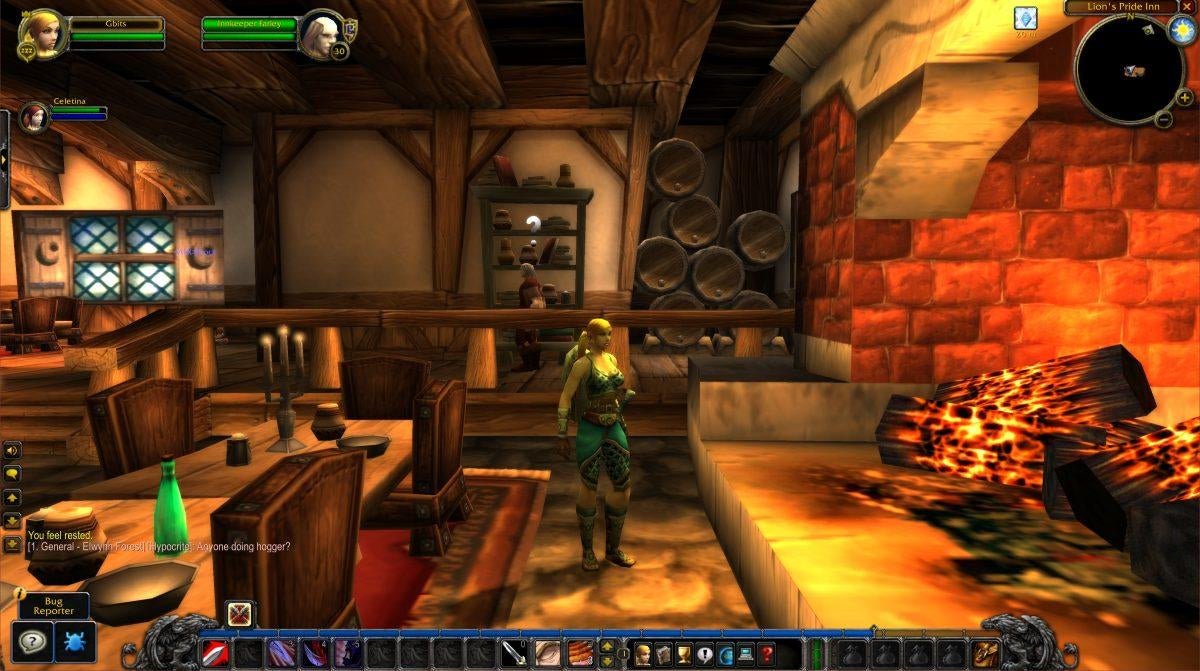This screenshot has width=1200, height=671.
Task: Open the chat menu speech bubble
Action: click(12, 473)
